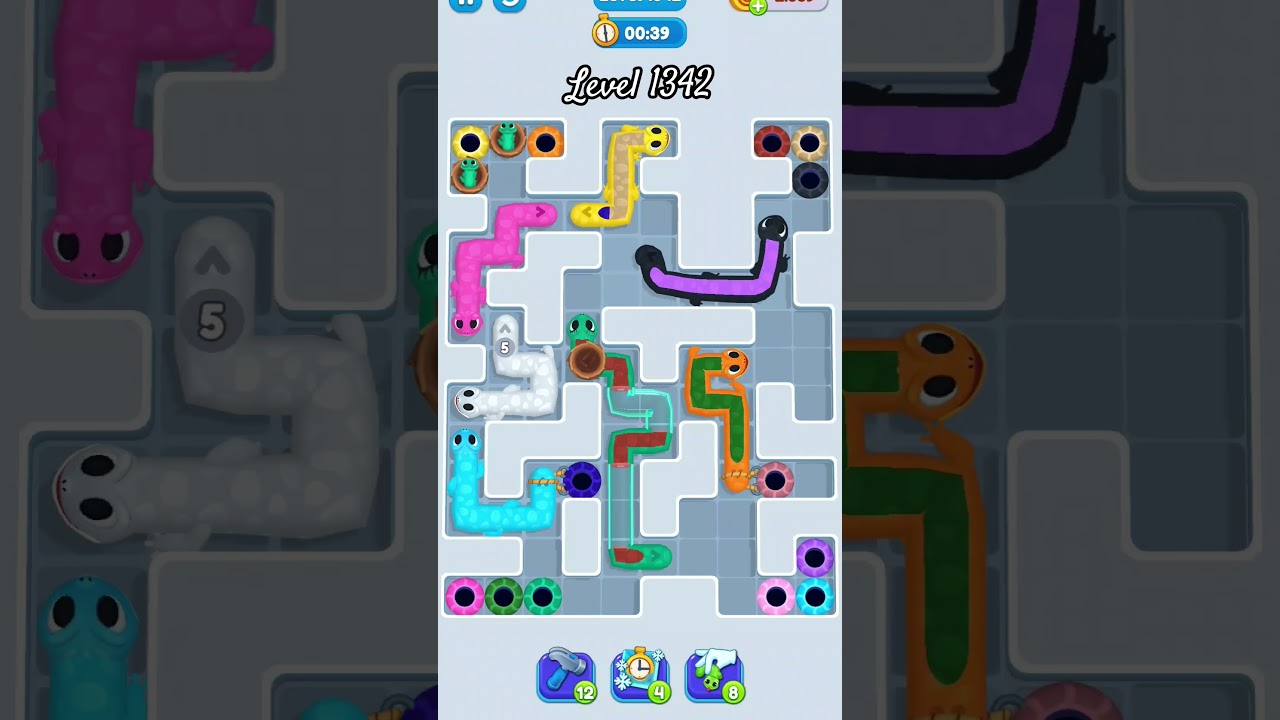Use the snake grab power-up
Screen dimensions: 1280x720
point(713,672)
